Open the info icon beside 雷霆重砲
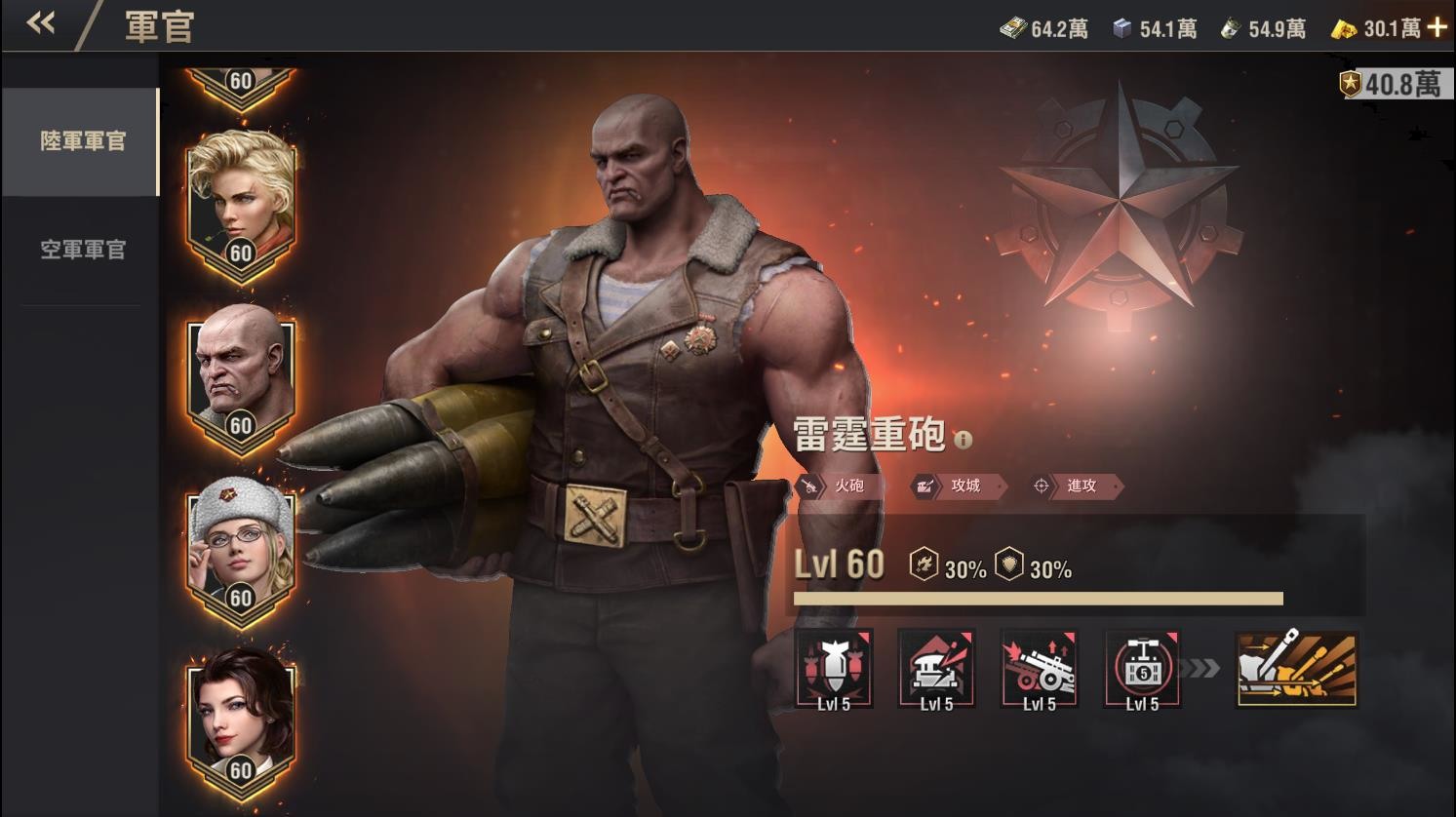Screen dimensions: 1456x817 coord(964,441)
